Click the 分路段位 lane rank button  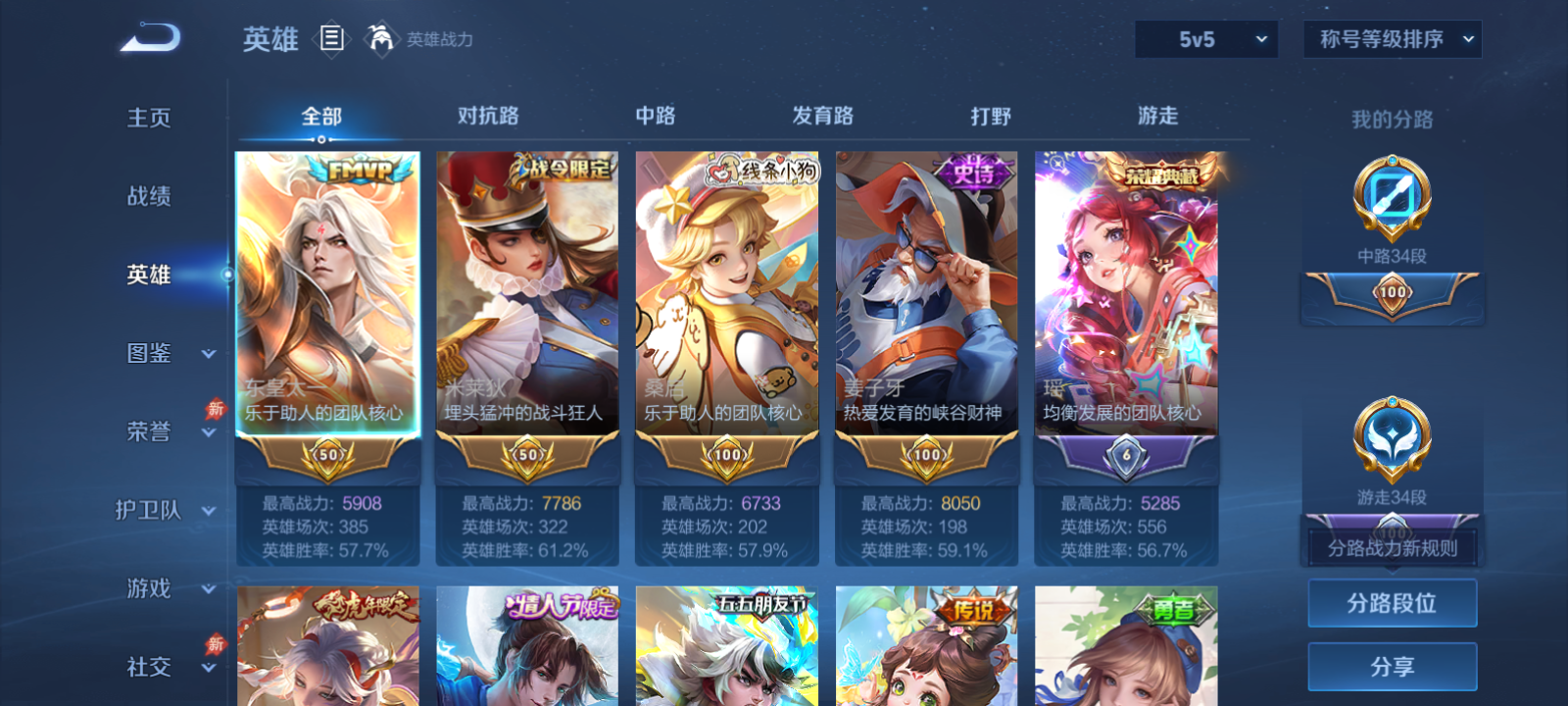pyautogui.click(x=1392, y=602)
